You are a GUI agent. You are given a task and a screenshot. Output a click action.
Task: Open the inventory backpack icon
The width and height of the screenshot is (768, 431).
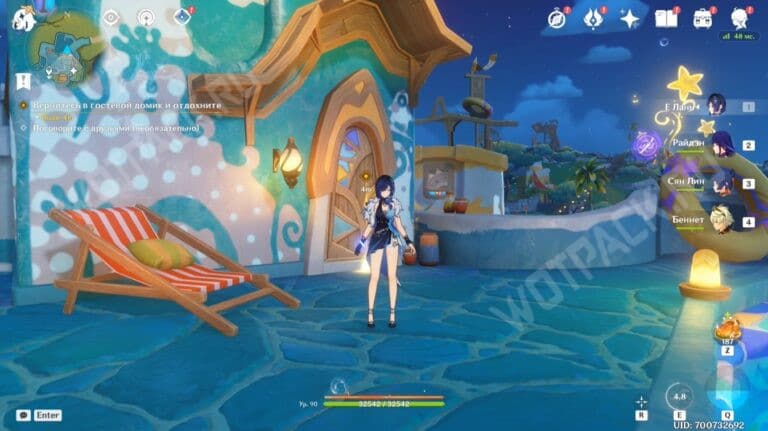(703, 17)
